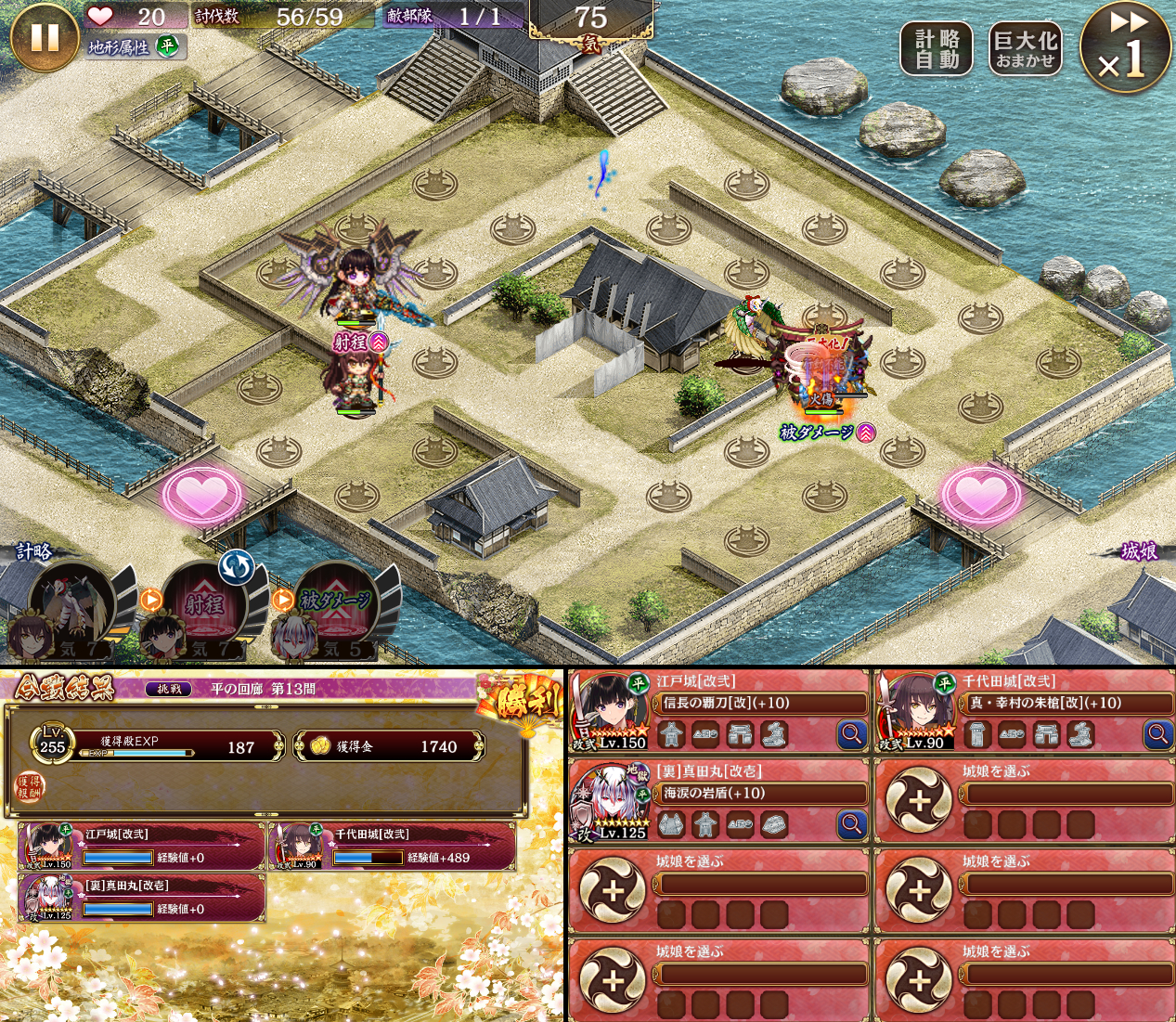
Task: Pause the battle
Action: (44, 38)
